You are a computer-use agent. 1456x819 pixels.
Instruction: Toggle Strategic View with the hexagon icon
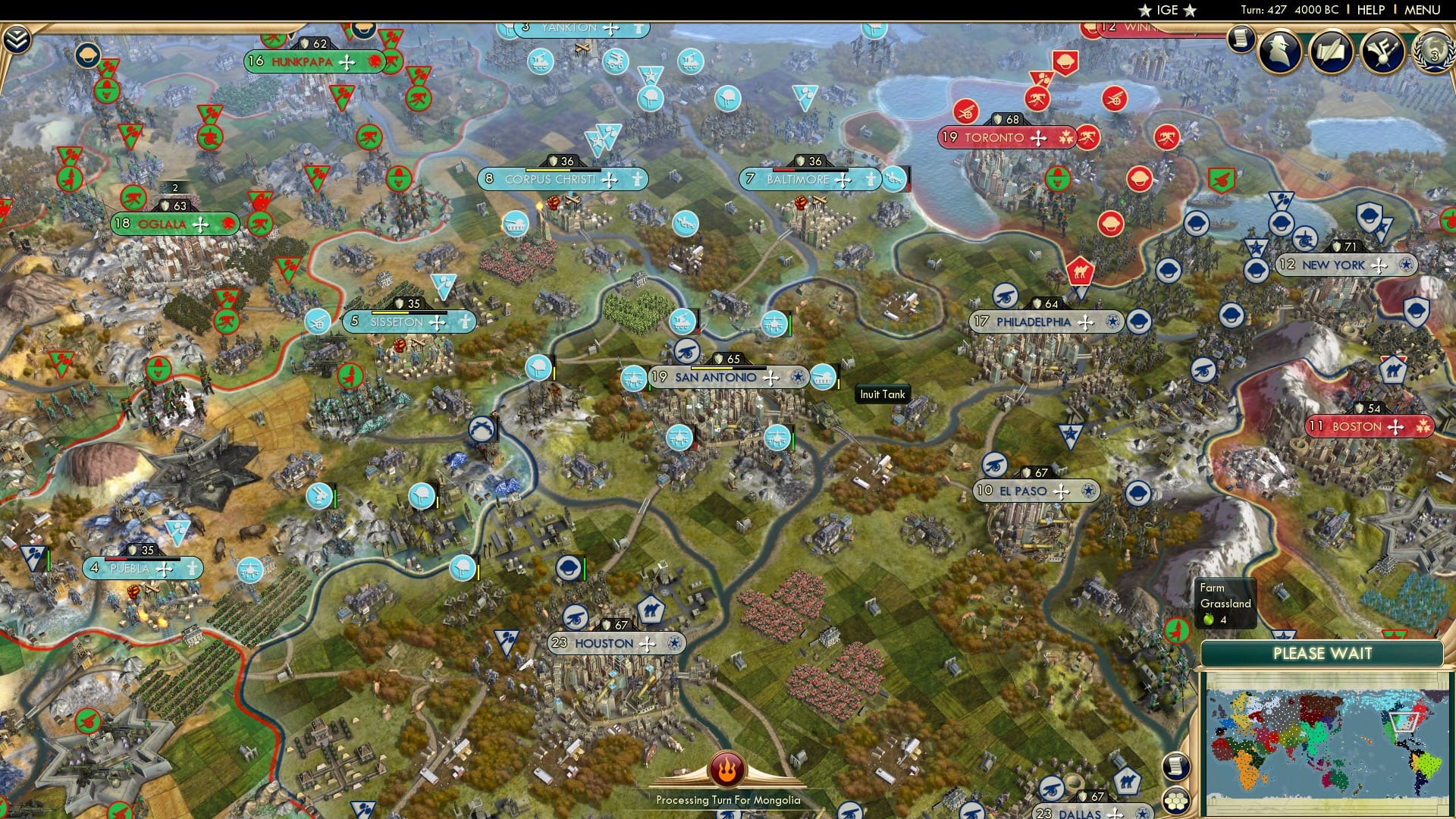[x=1178, y=802]
